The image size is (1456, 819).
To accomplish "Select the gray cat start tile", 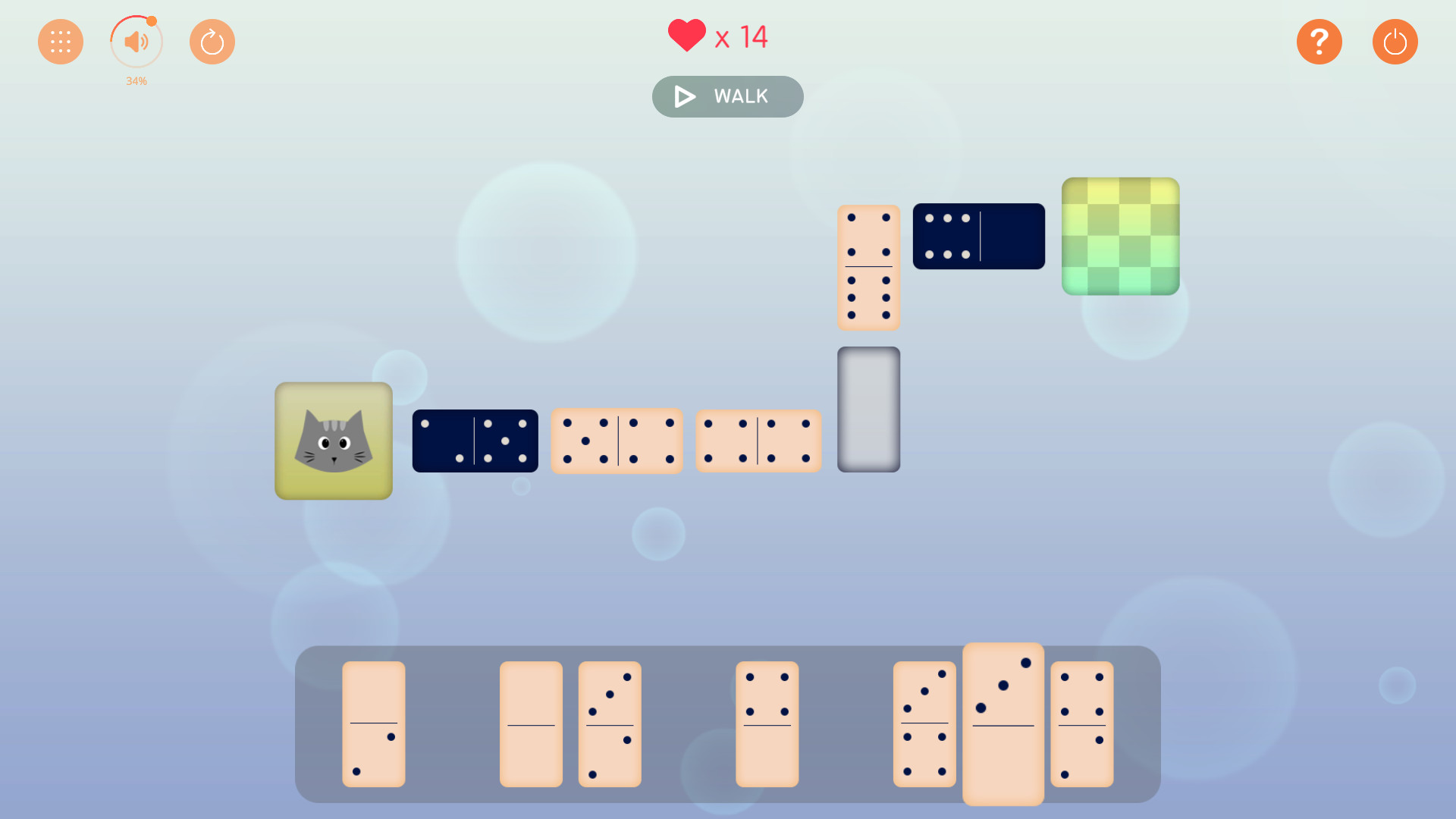I will (334, 441).
